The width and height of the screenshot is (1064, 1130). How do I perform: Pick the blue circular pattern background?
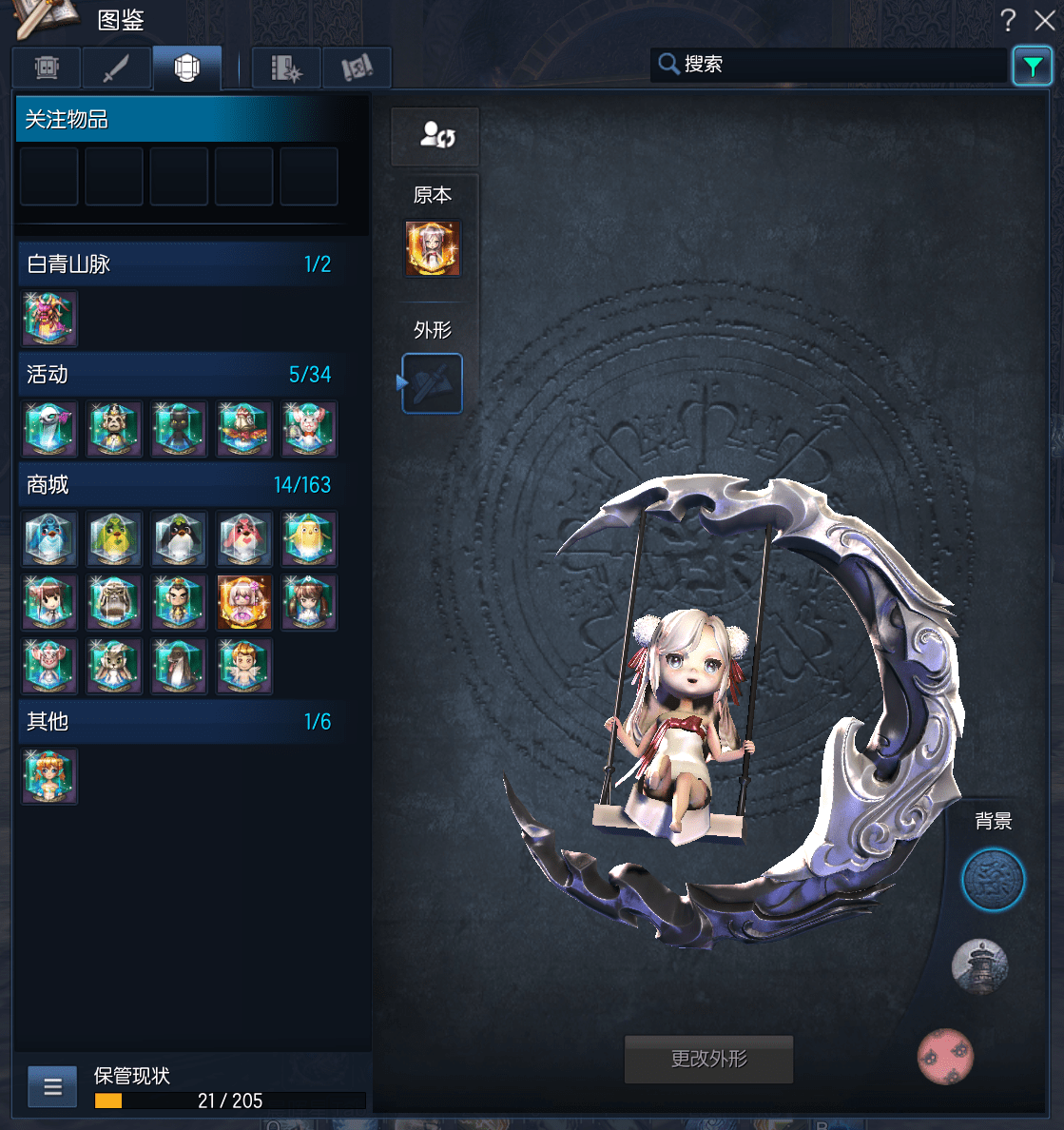point(993,880)
